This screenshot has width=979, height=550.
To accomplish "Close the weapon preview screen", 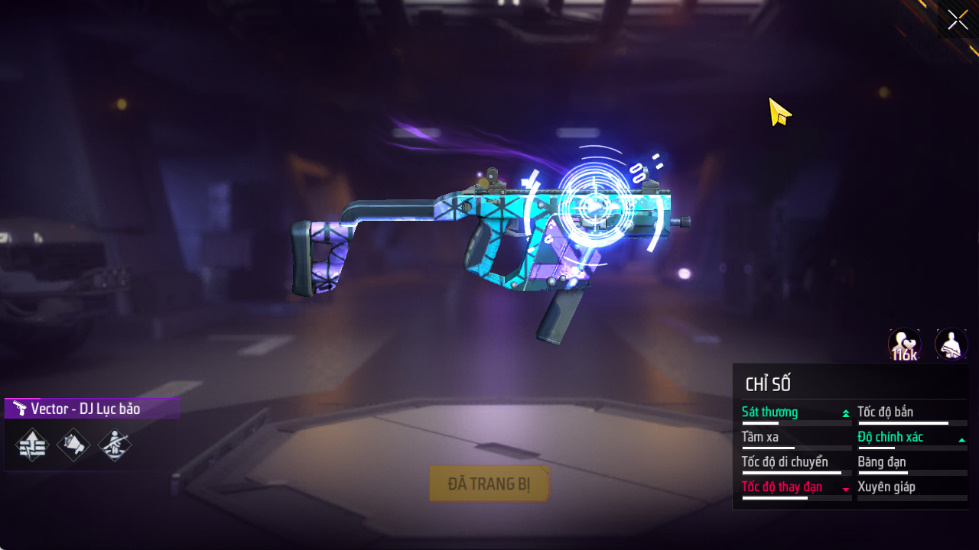I will [x=957, y=20].
